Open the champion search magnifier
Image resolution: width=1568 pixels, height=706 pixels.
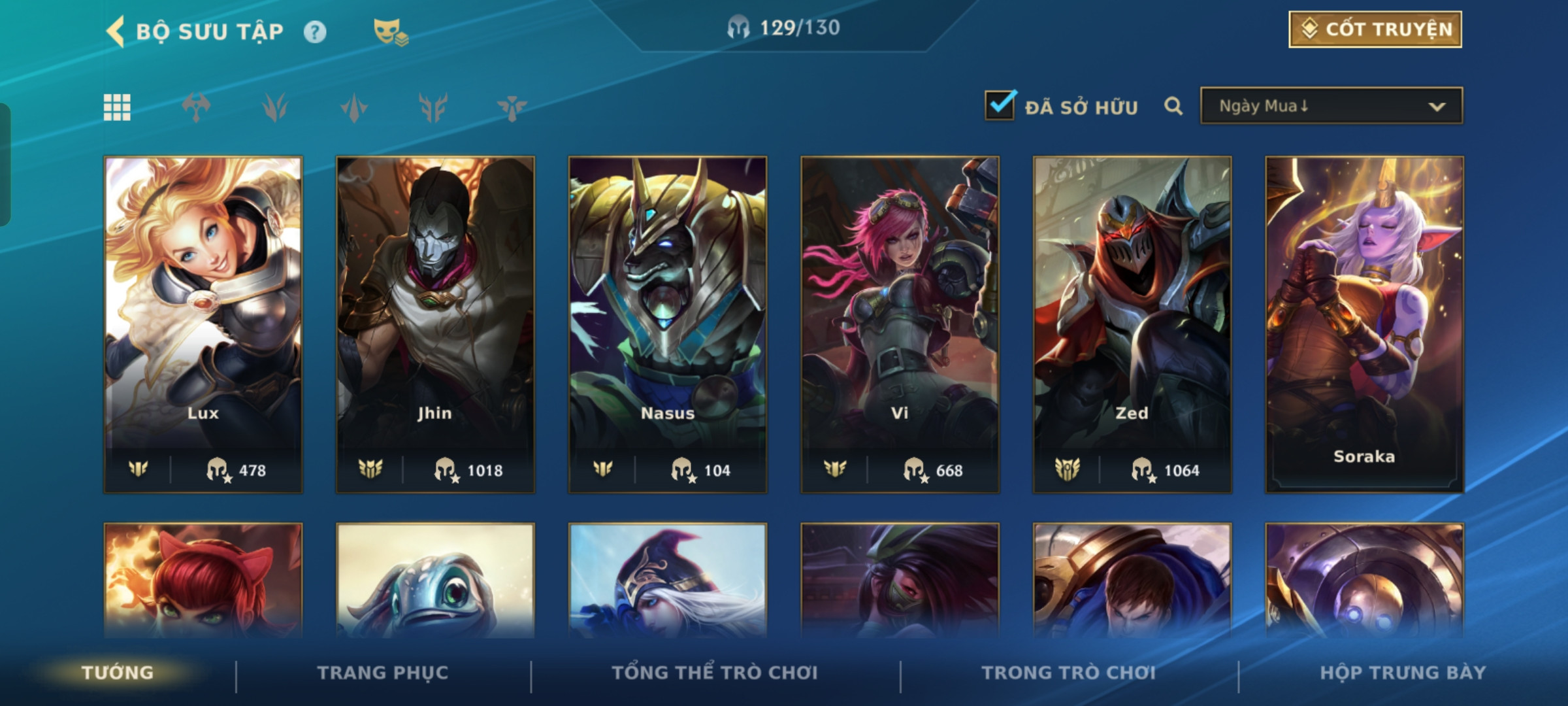[1173, 106]
